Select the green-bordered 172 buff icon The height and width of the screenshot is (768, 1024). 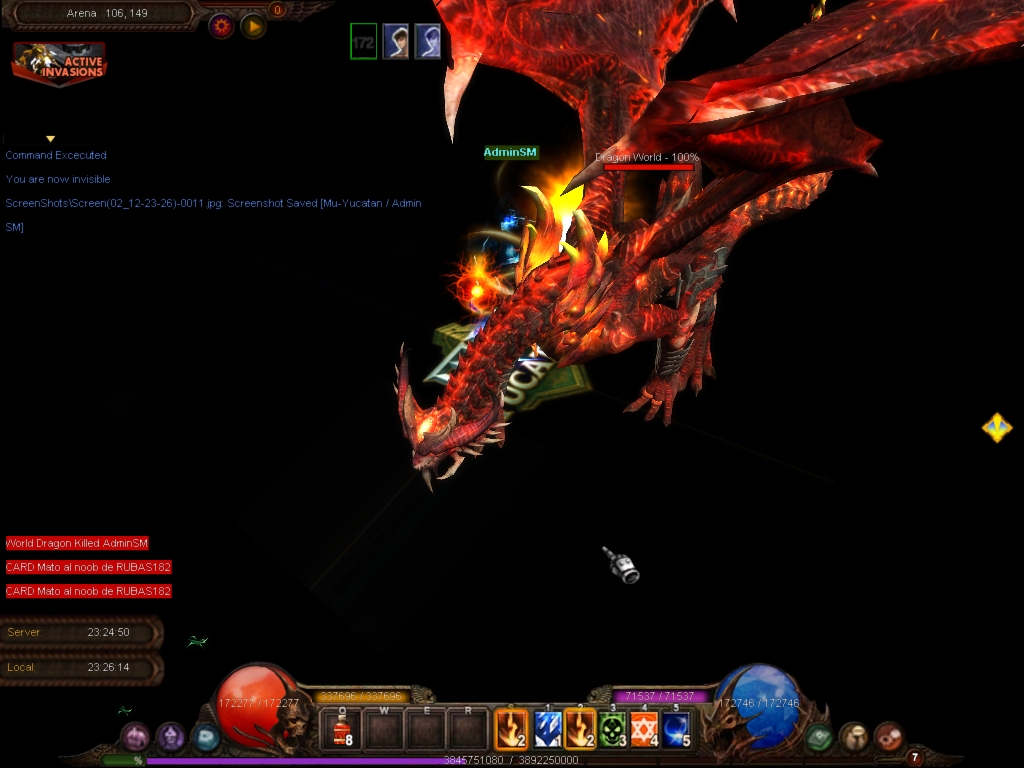click(x=363, y=42)
